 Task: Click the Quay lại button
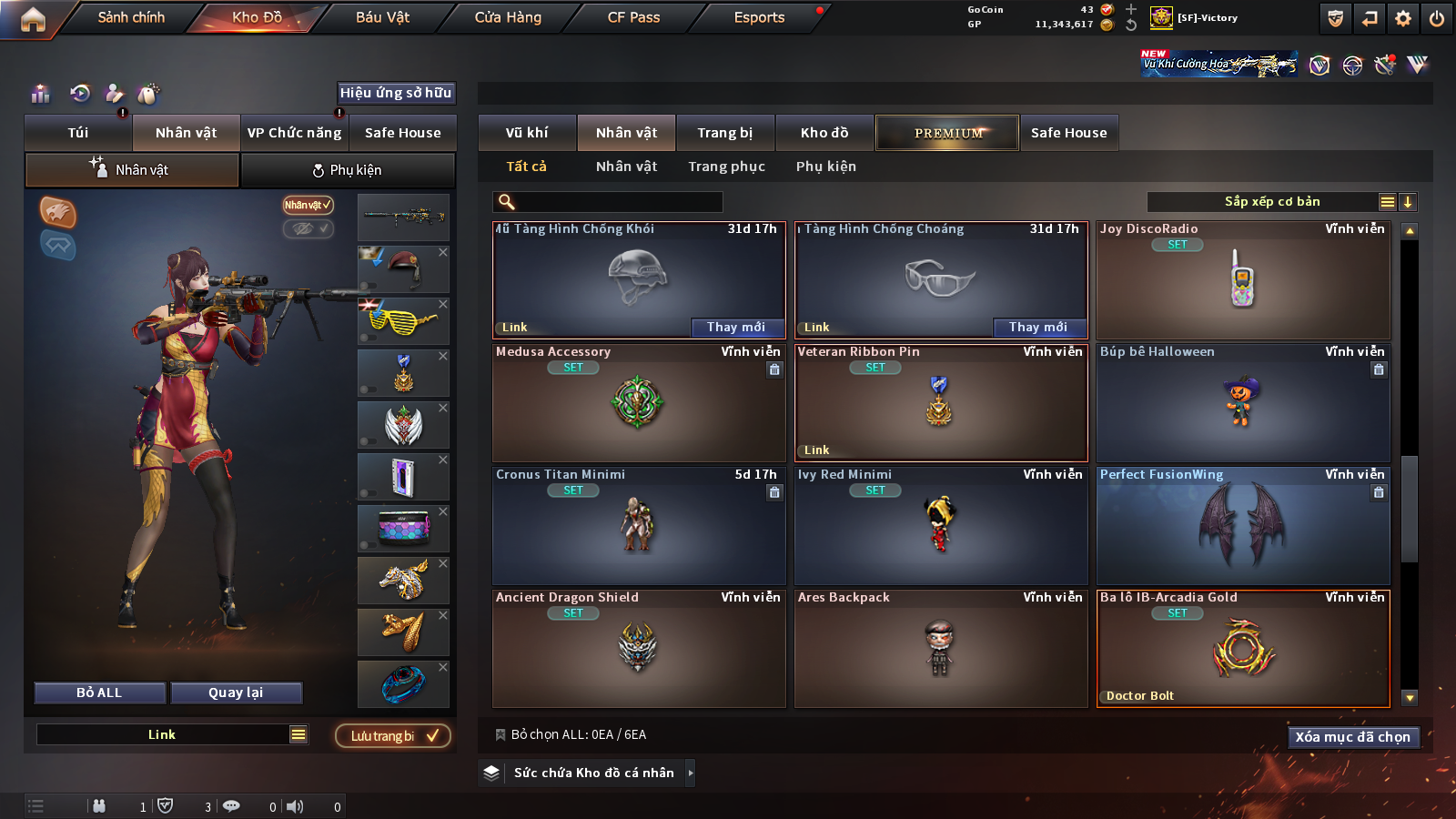pyautogui.click(x=236, y=693)
